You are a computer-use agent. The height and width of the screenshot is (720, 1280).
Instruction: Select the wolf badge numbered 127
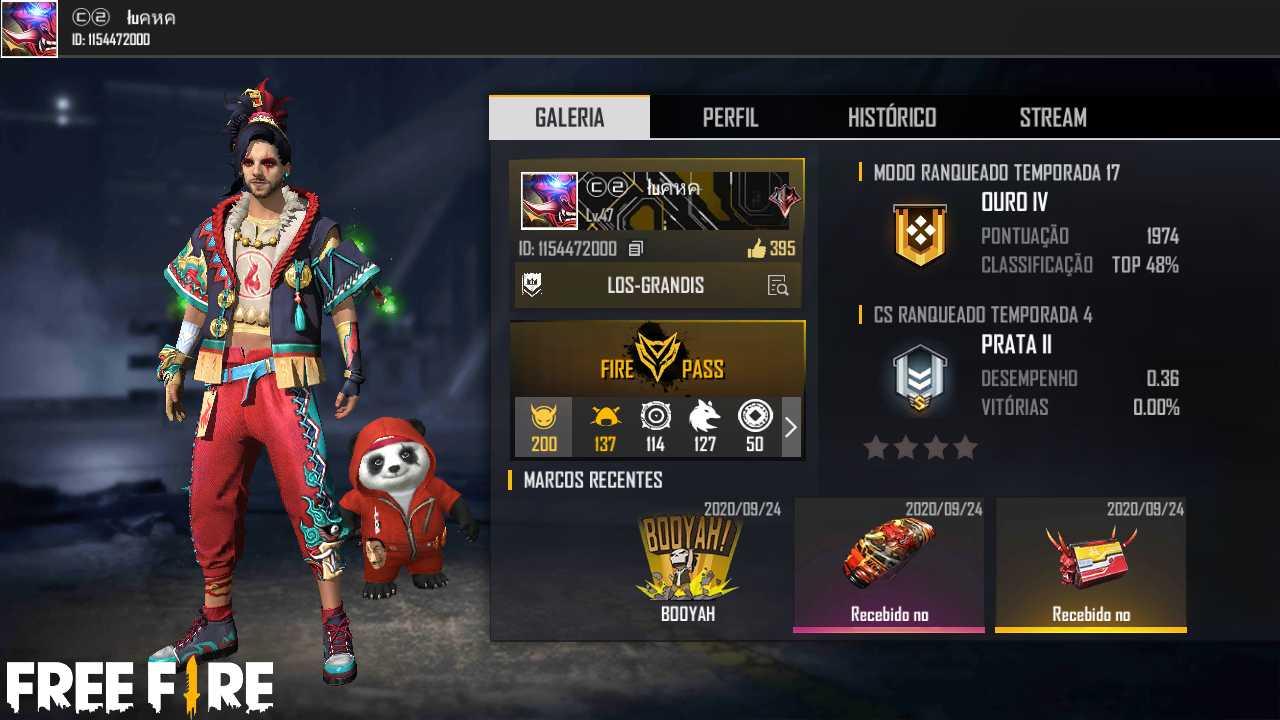coord(705,427)
